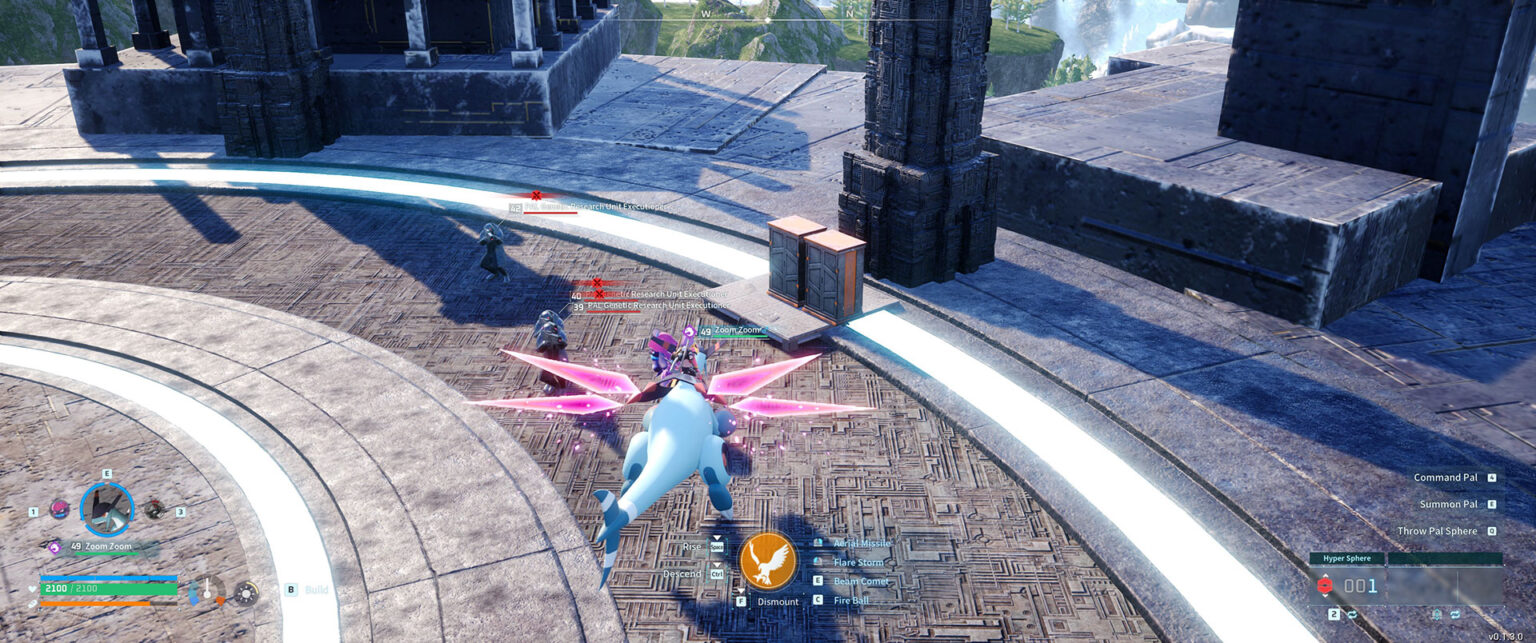Viewport: 1536px width, 643px height.
Task: Activate the Aerial Missile skill
Action: (x=861, y=543)
